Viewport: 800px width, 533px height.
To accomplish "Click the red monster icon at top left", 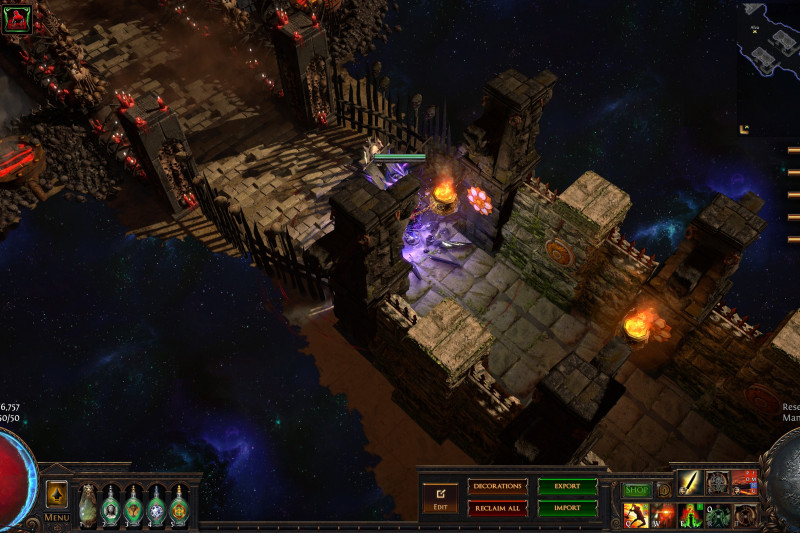I will pyautogui.click(x=16, y=19).
